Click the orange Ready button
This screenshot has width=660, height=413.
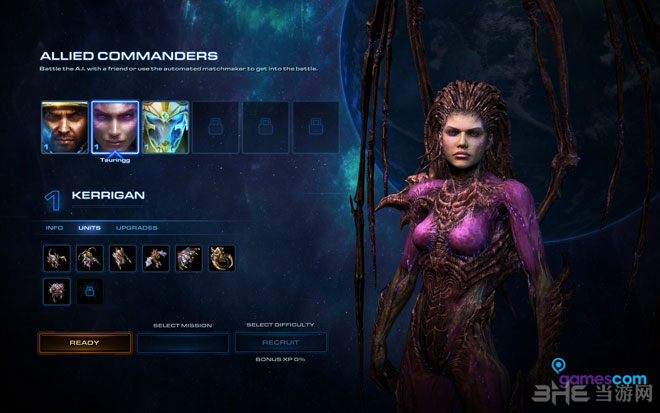(x=84, y=343)
